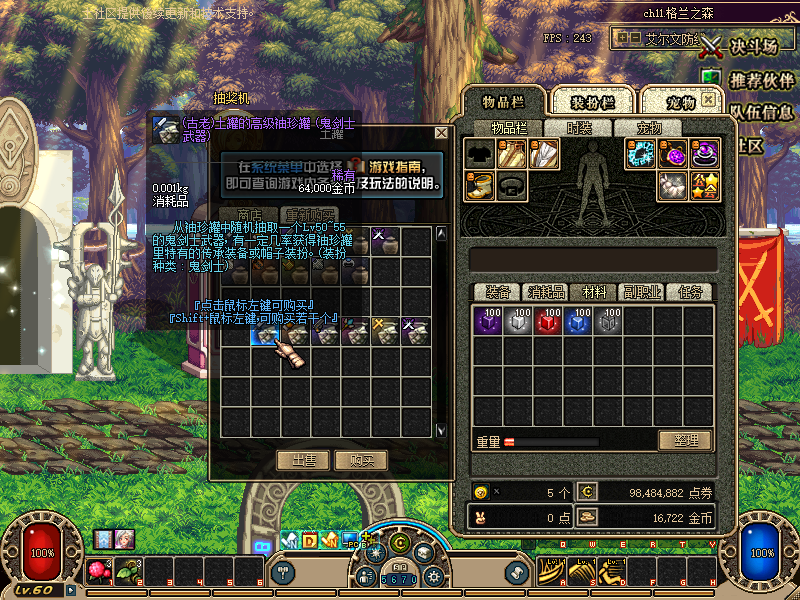
Task: Show the 任务 item category
Action: (x=690, y=292)
